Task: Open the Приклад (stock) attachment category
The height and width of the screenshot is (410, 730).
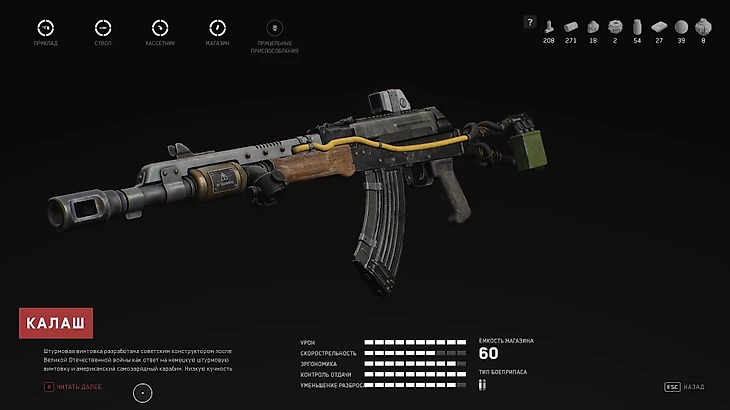Action: (x=45, y=28)
